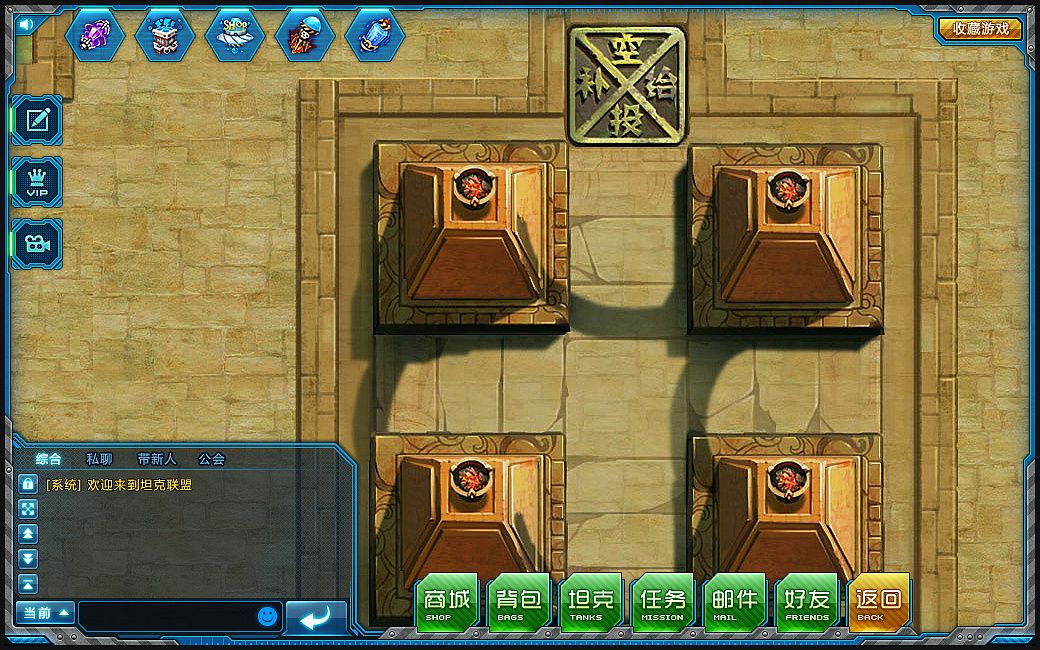Check the Mail (邮件) inbox
This screenshot has height=650, width=1040.
(735, 602)
